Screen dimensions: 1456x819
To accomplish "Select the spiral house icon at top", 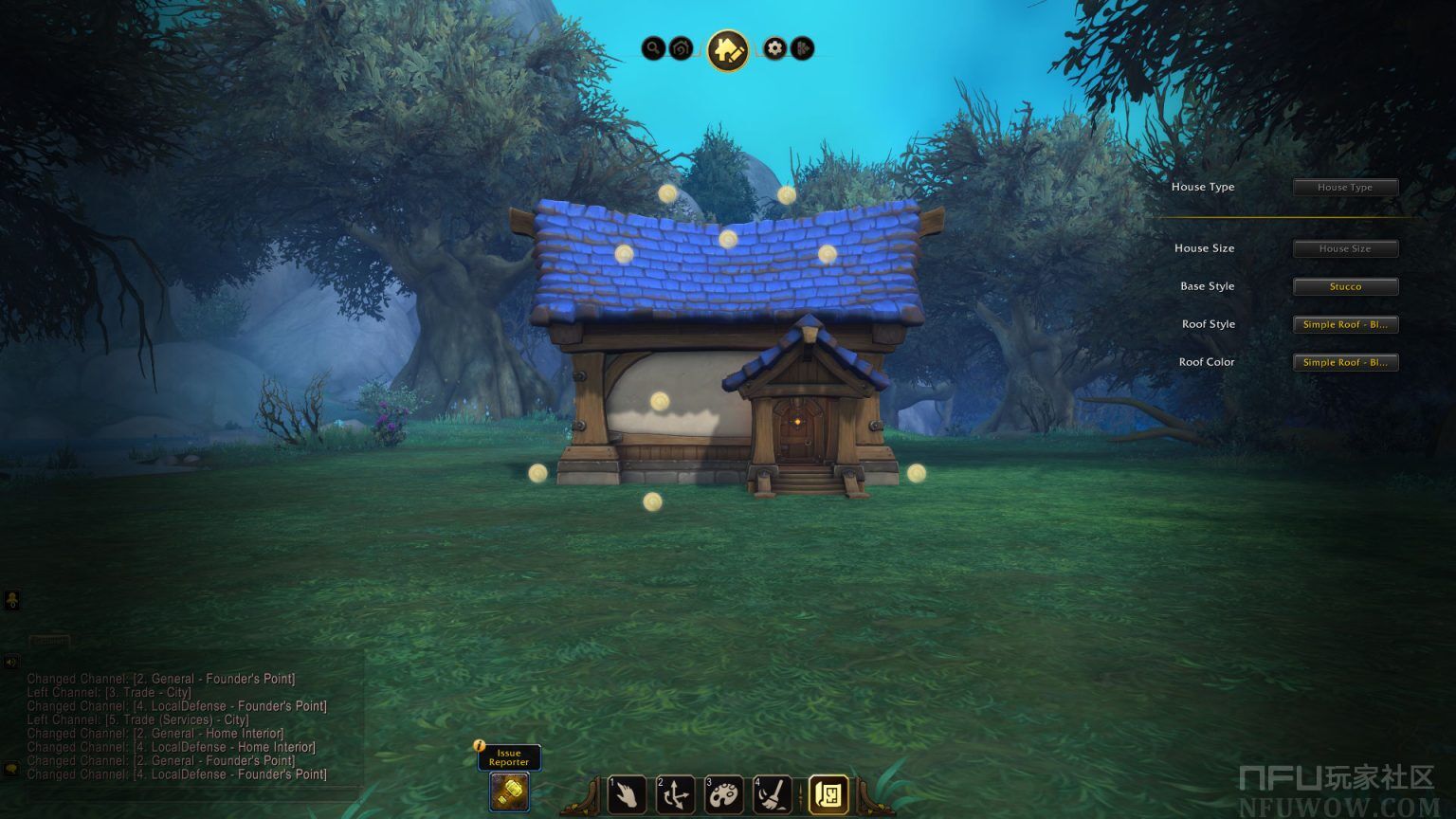I will [x=681, y=48].
